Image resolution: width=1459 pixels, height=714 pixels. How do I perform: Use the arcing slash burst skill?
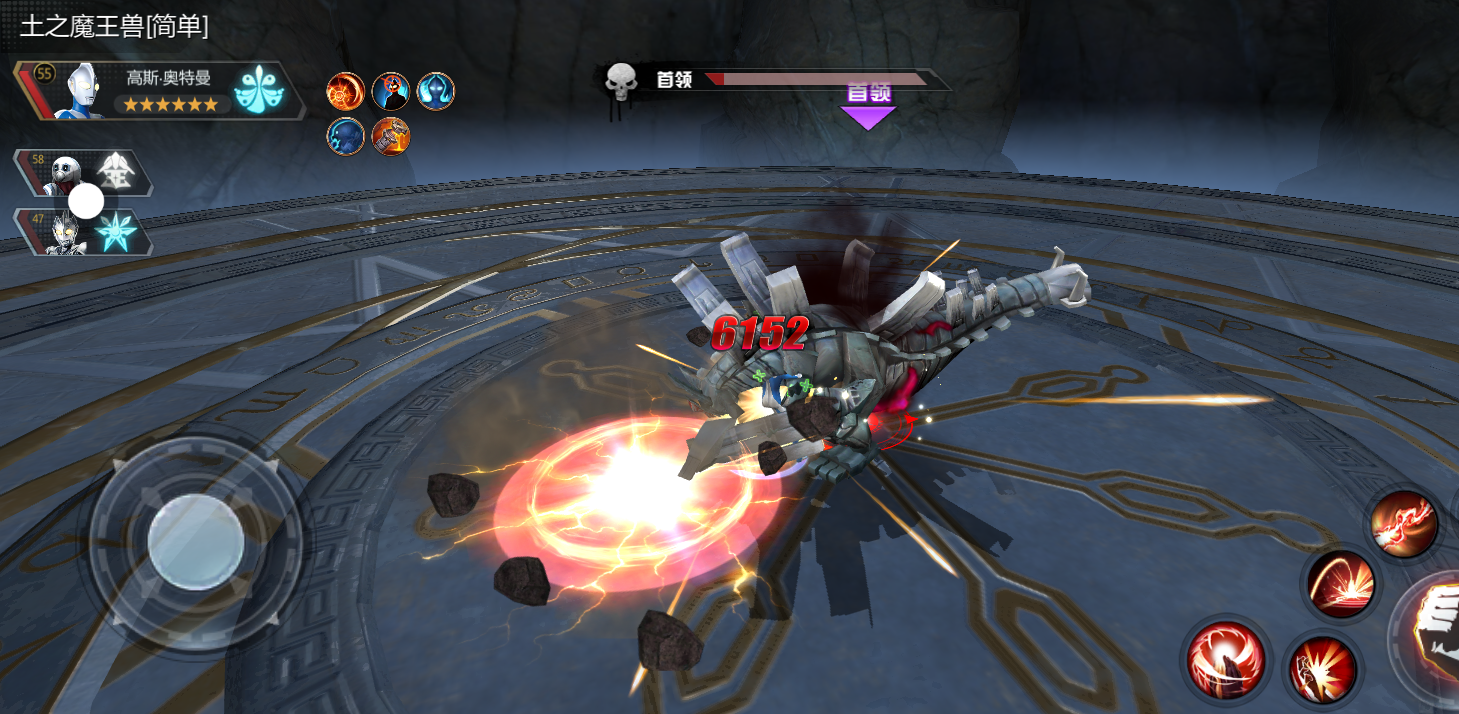click(x=1341, y=583)
